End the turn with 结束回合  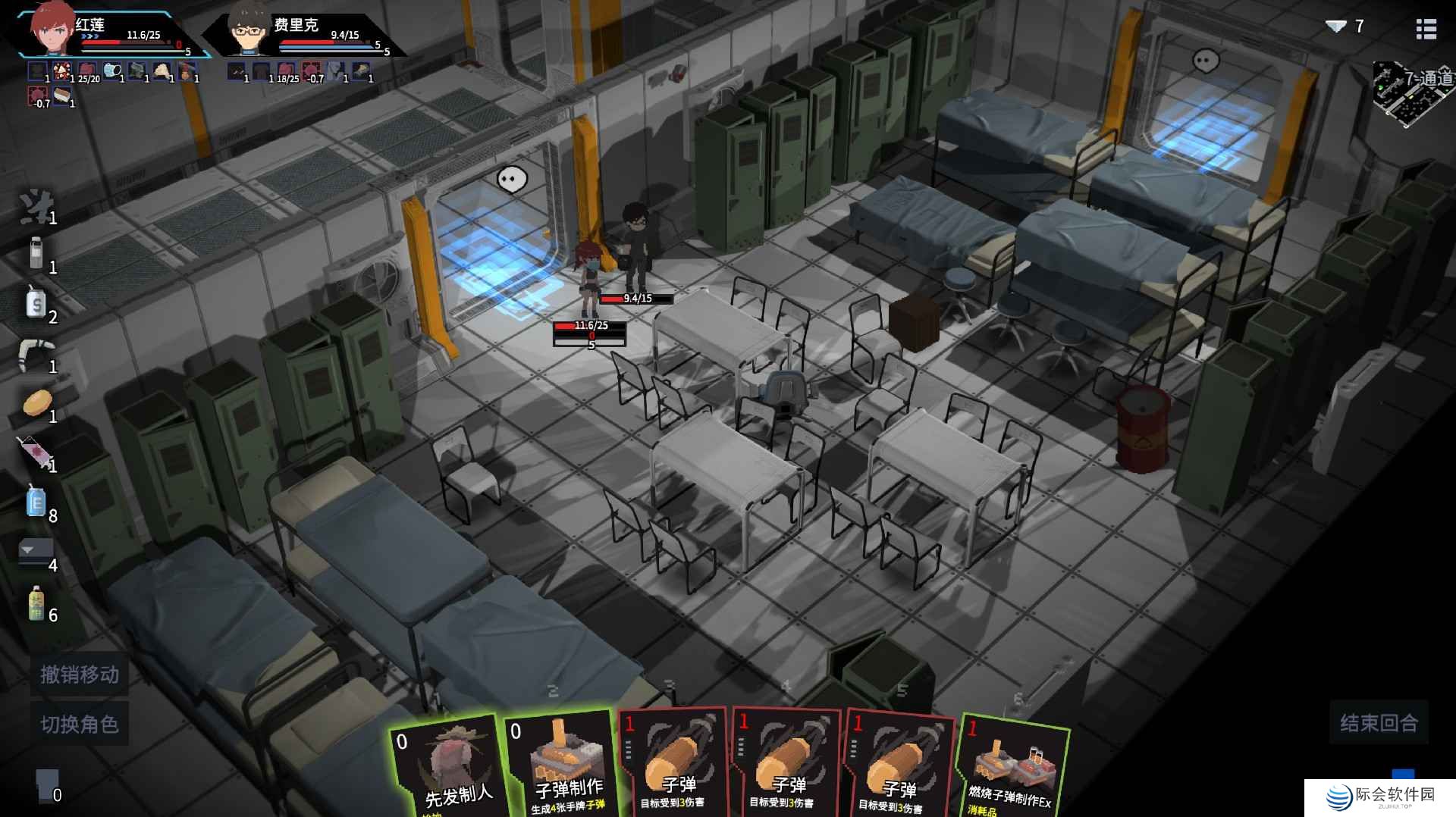coord(1378,723)
